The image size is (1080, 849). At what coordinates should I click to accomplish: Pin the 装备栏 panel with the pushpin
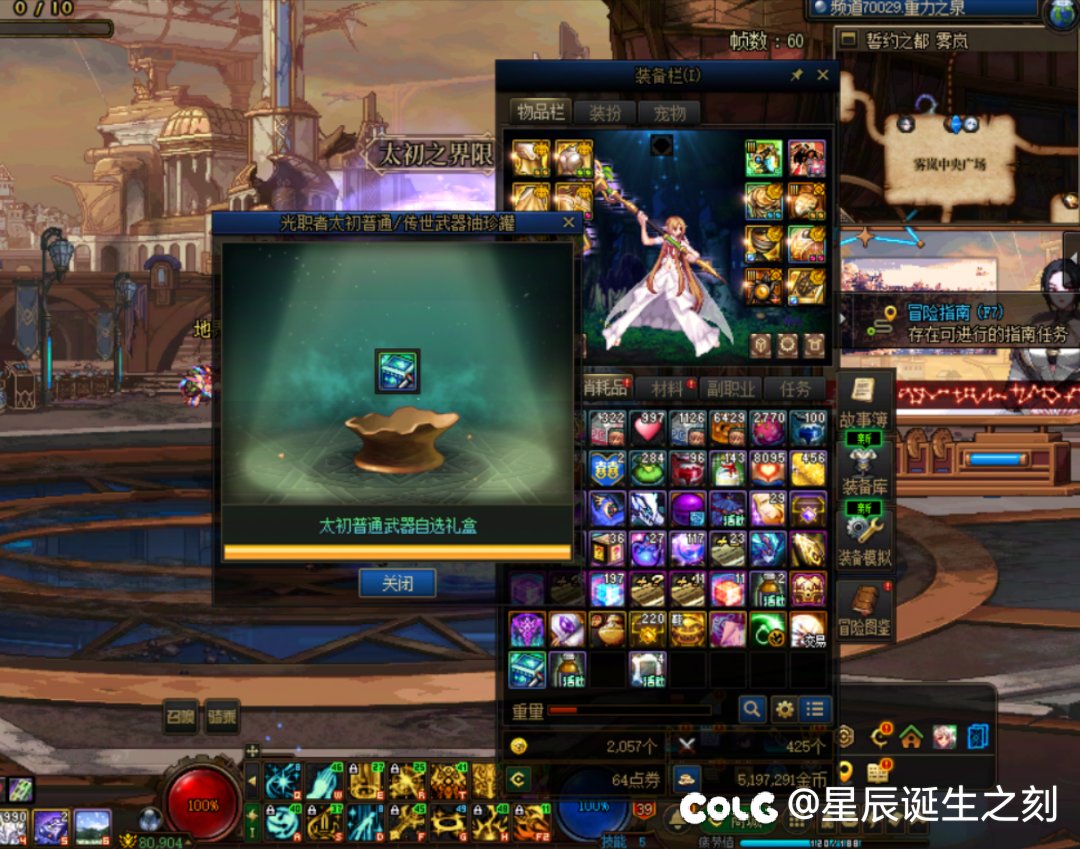[797, 75]
